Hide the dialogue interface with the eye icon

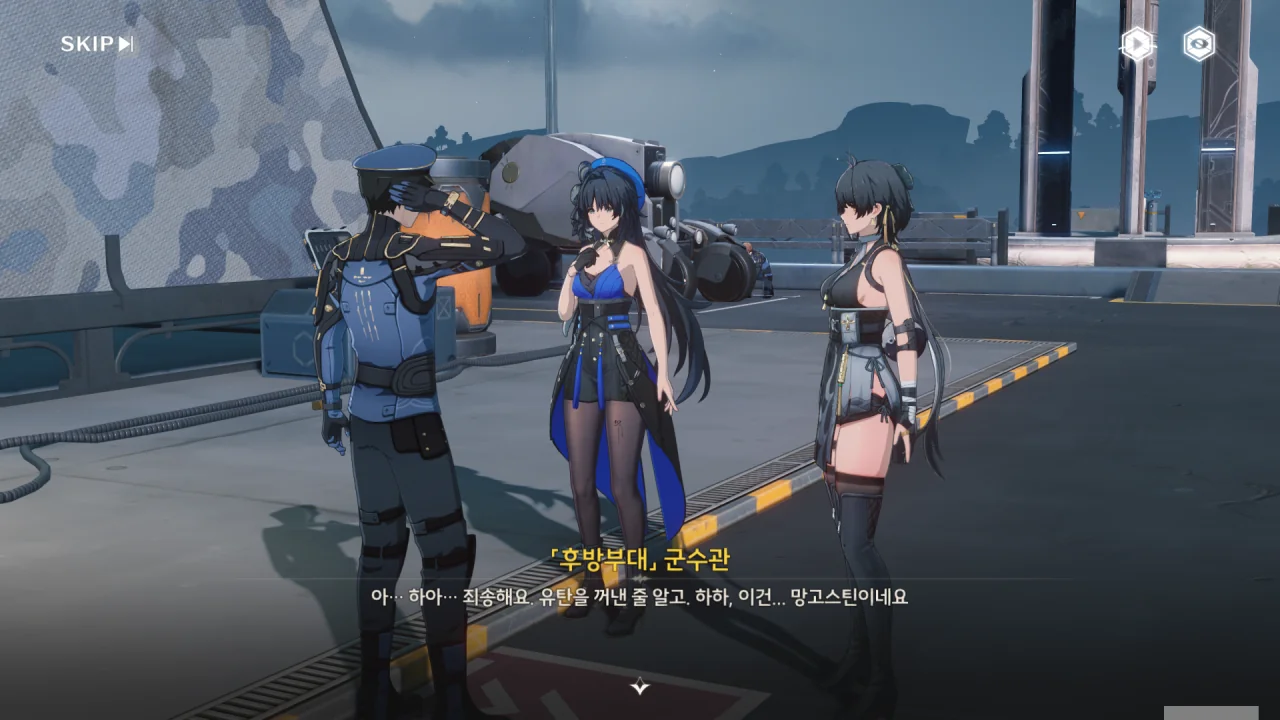[x=1199, y=44]
